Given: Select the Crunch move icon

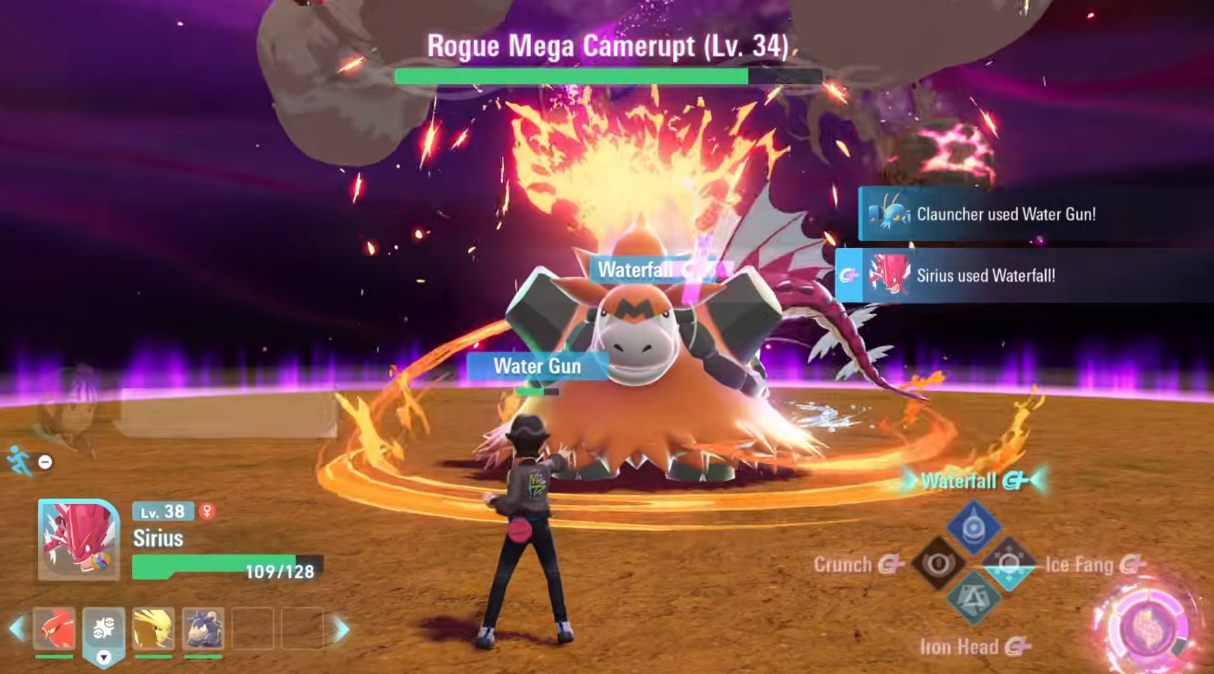Looking at the screenshot, I should pyautogui.click(x=938, y=564).
